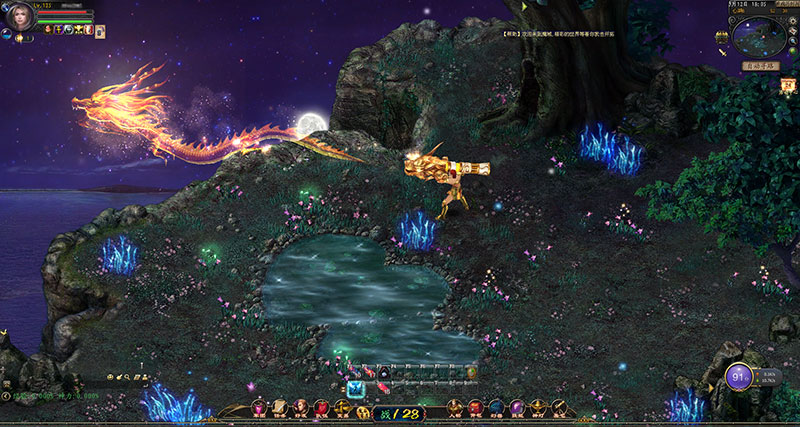Click the pink bag icon in bottom menu
This screenshot has width=800, height=427.
coord(259,407)
